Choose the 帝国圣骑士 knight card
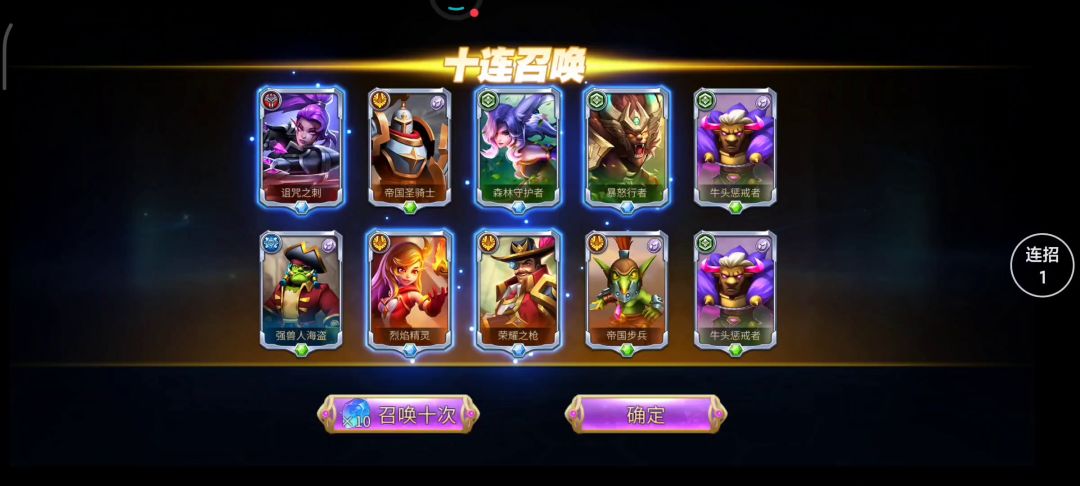Screen dimensions: 1080x486 point(409,145)
